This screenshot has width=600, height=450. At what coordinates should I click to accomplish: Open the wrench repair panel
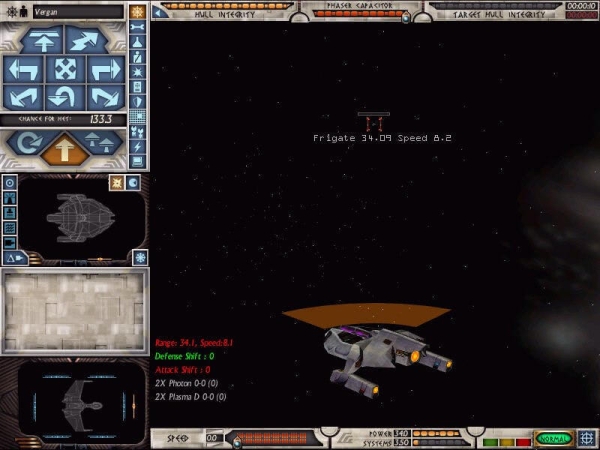pos(138,27)
